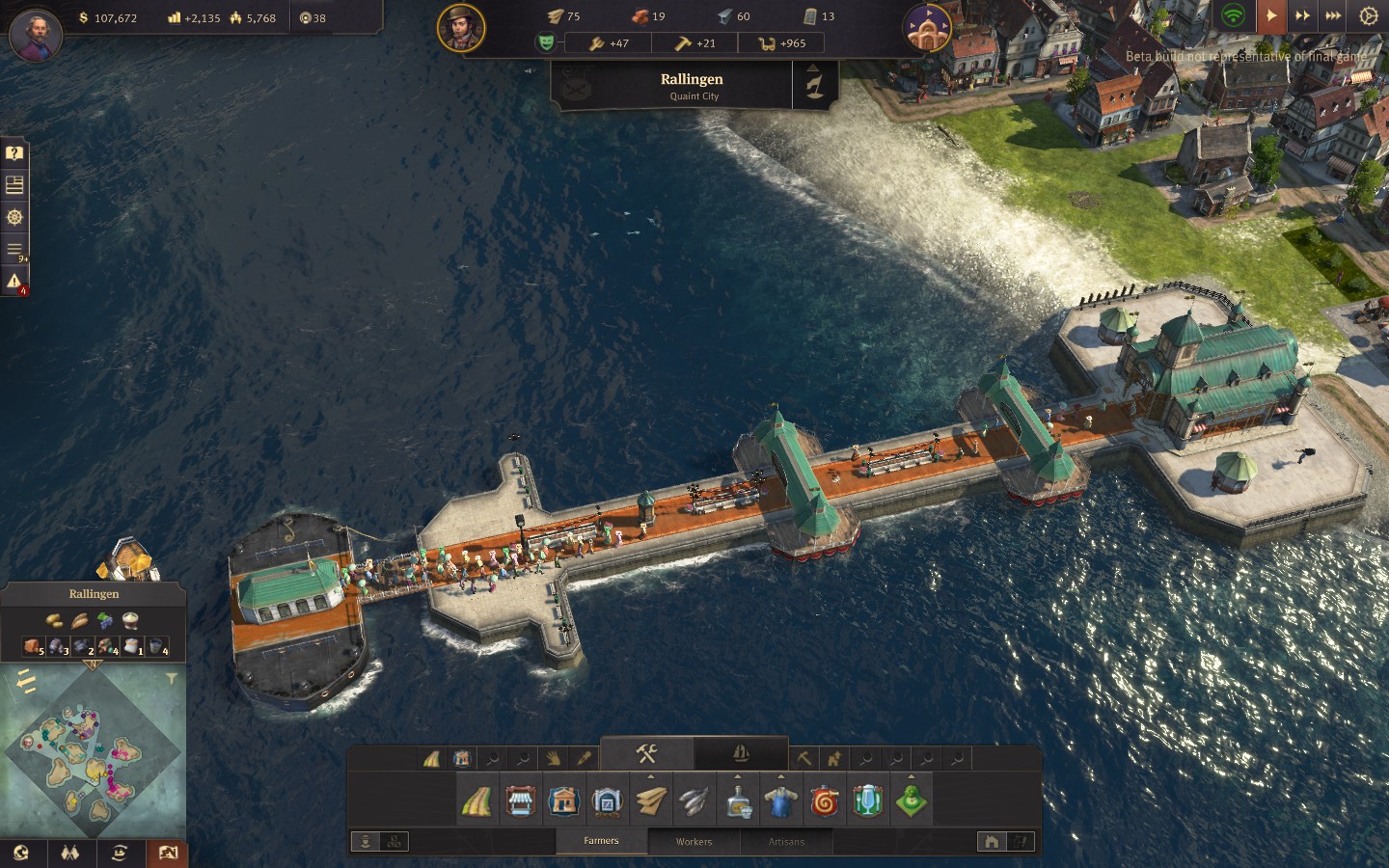
Task: Select the marketplace building icon
Action: 520,801
